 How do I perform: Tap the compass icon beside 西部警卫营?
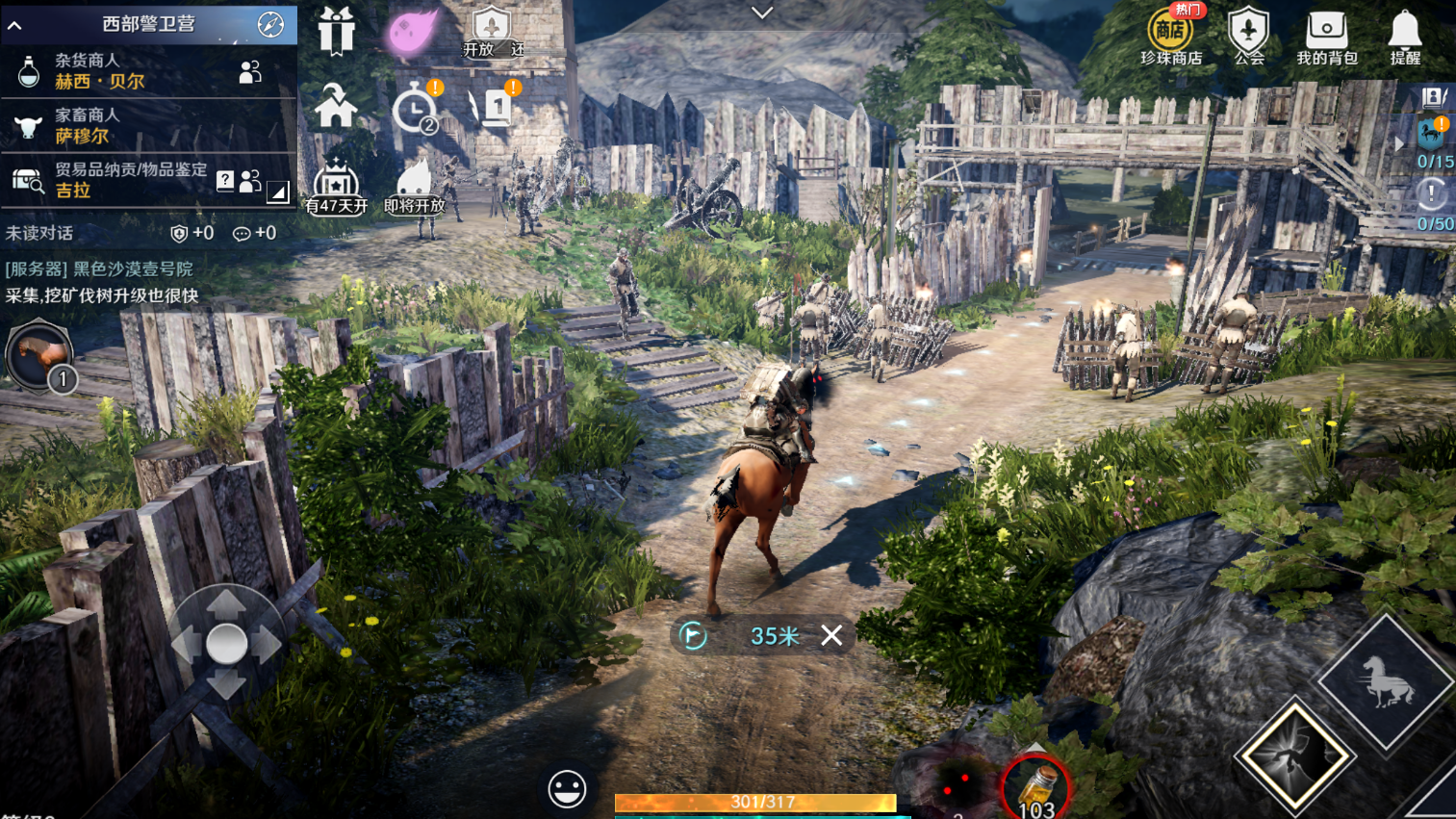pyautogui.click(x=270, y=25)
